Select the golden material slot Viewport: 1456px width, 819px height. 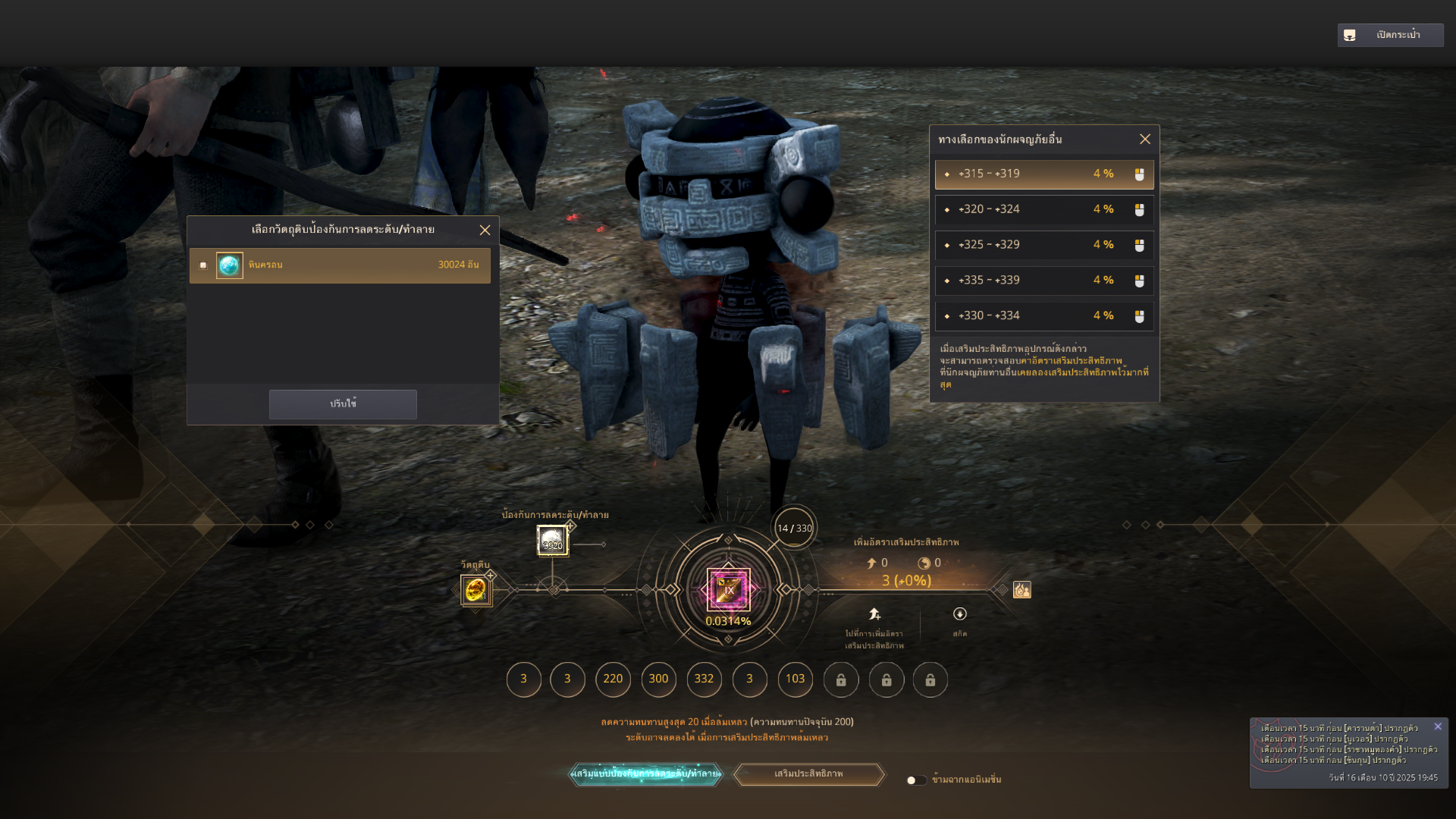coord(475,589)
